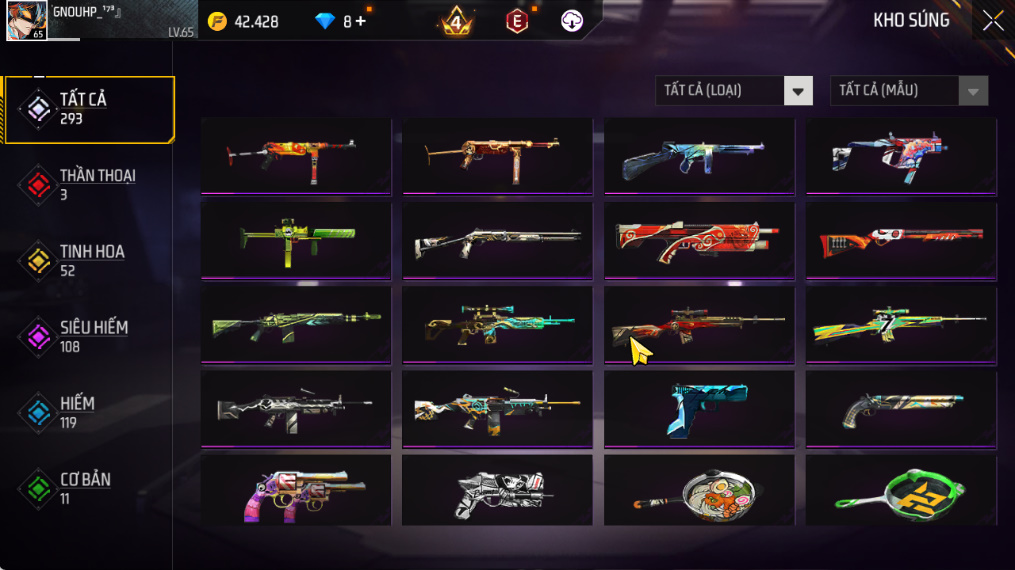
Task: Switch to the Thần Thoại rarity tab
Action: [x=90, y=184]
